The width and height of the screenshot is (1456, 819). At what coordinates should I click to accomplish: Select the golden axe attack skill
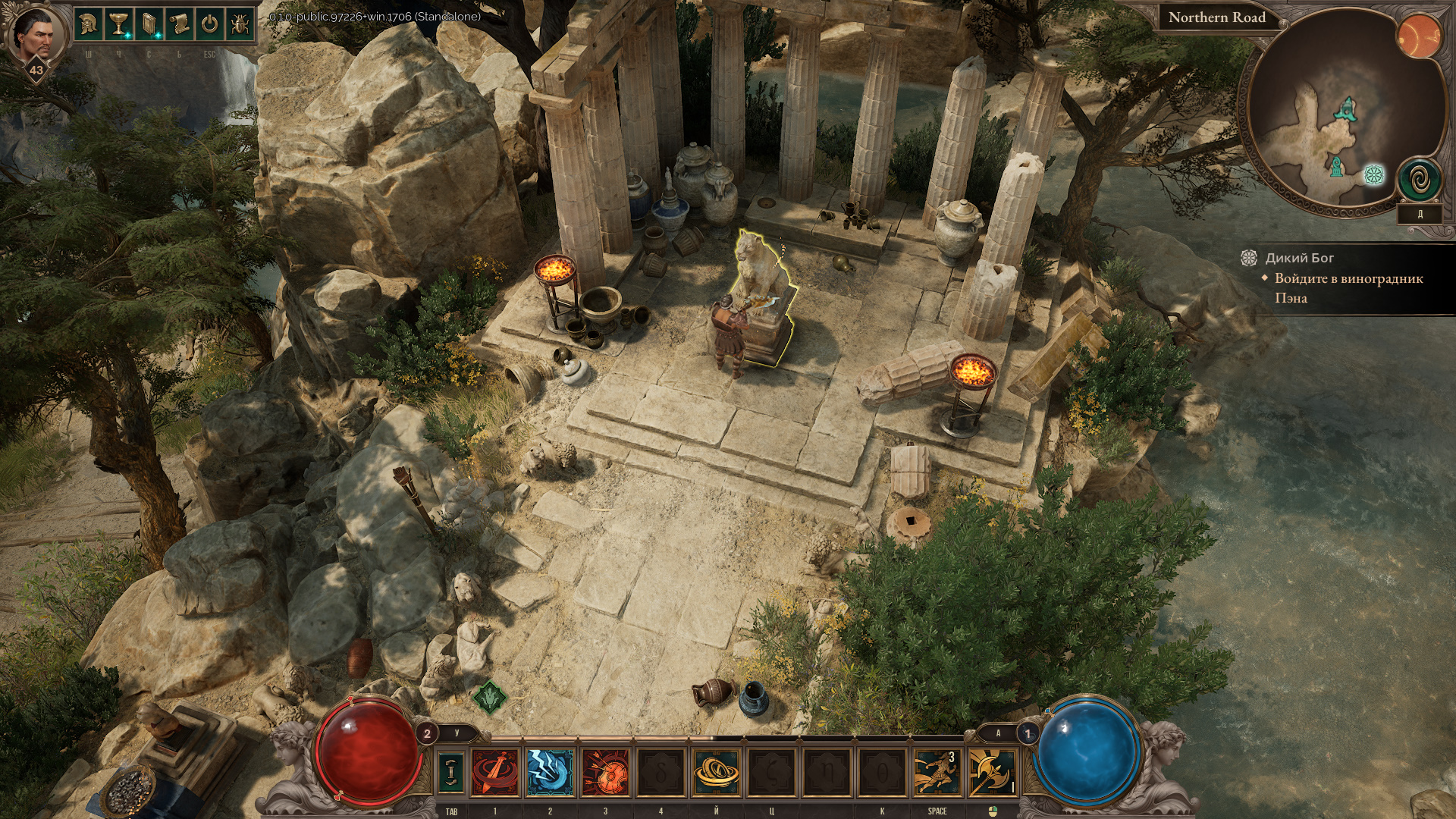[991, 772]
